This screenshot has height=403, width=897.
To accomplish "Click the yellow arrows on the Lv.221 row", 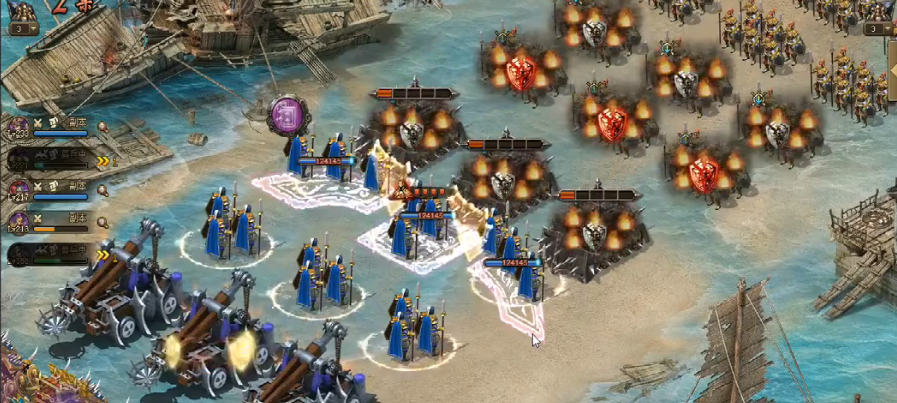I will point(102,159).
